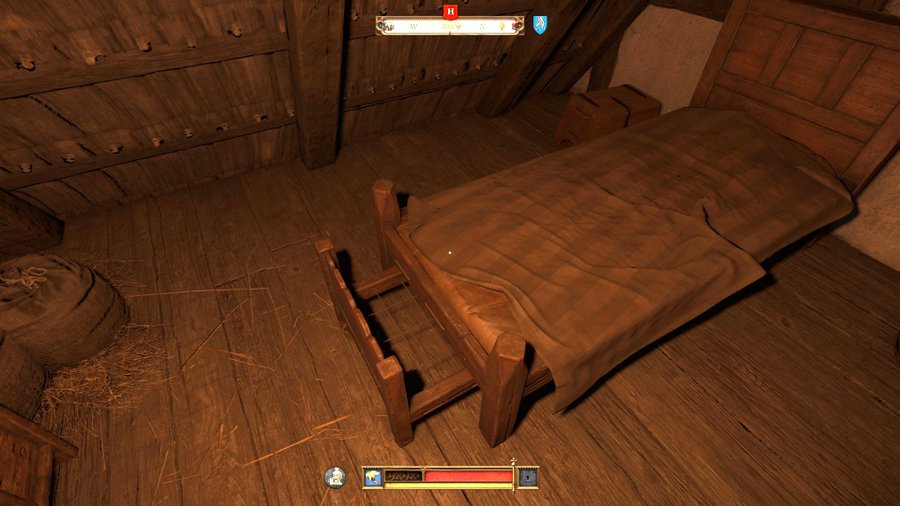Select the blue square icon left of health bar
Image resolution: width=900 pixels, height=506 pixels.
click(372, 477)
